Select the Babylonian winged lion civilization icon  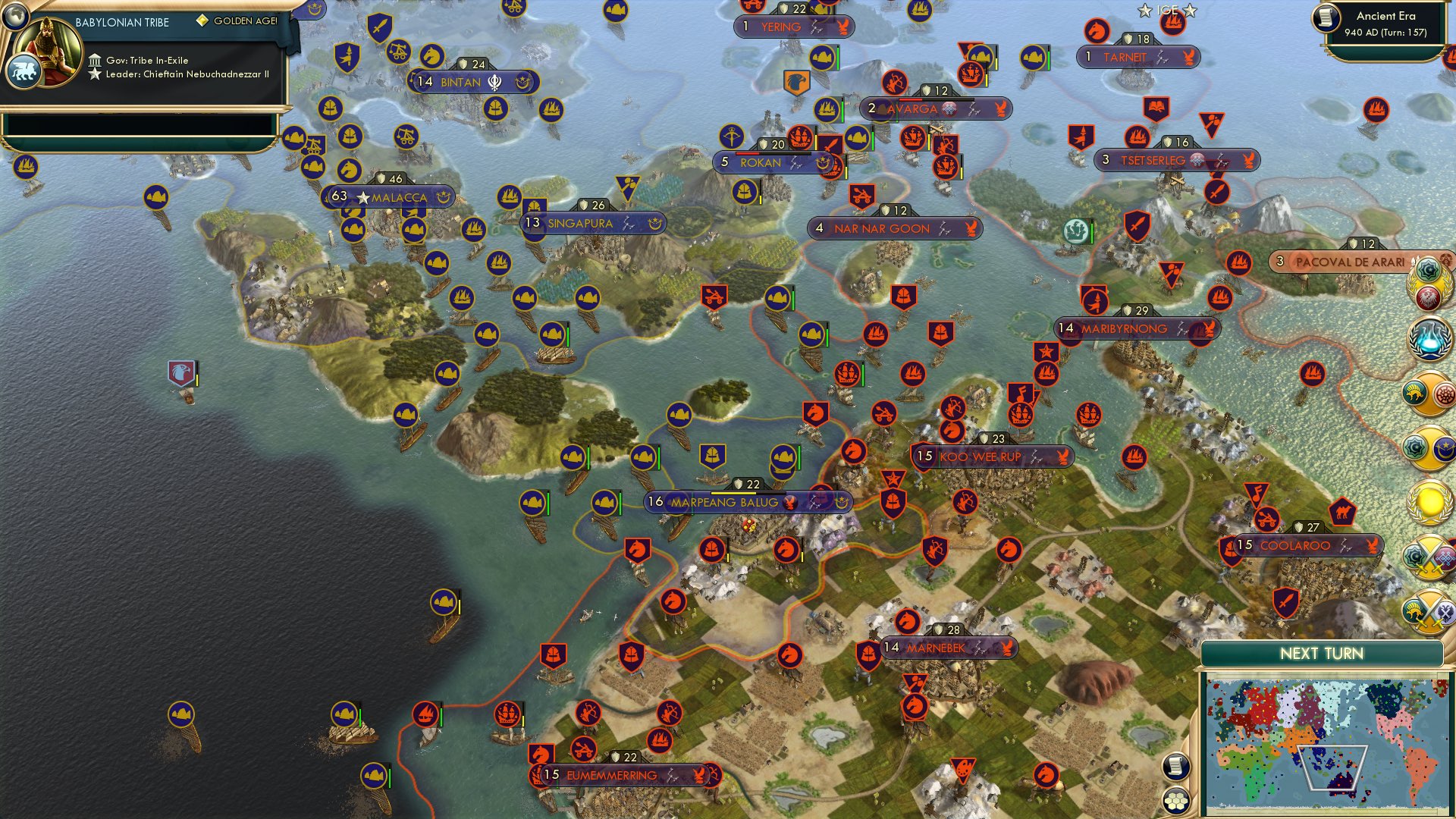(x=25, y=70)
